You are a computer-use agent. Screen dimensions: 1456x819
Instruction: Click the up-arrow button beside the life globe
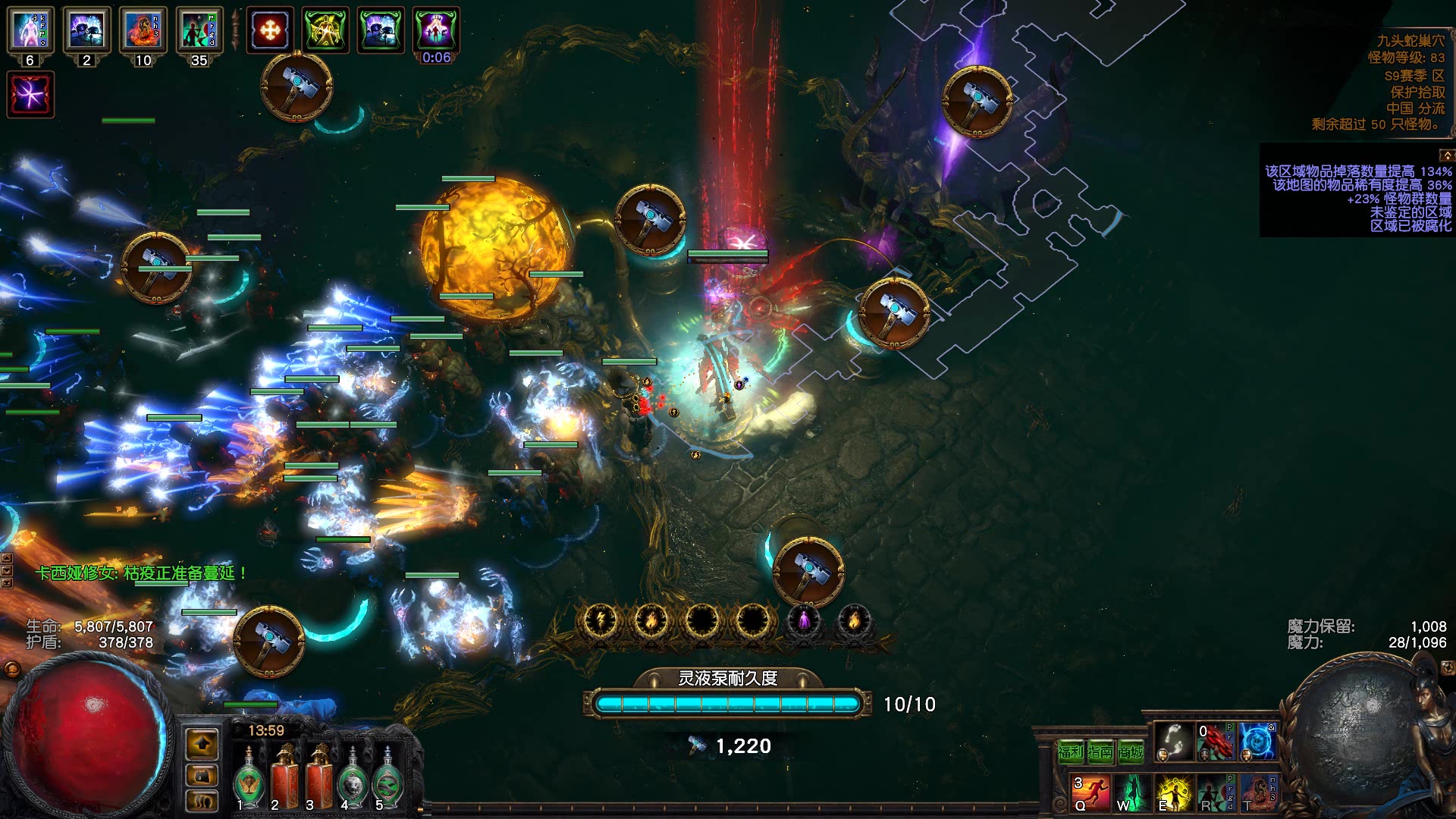(x=202, y=745)
